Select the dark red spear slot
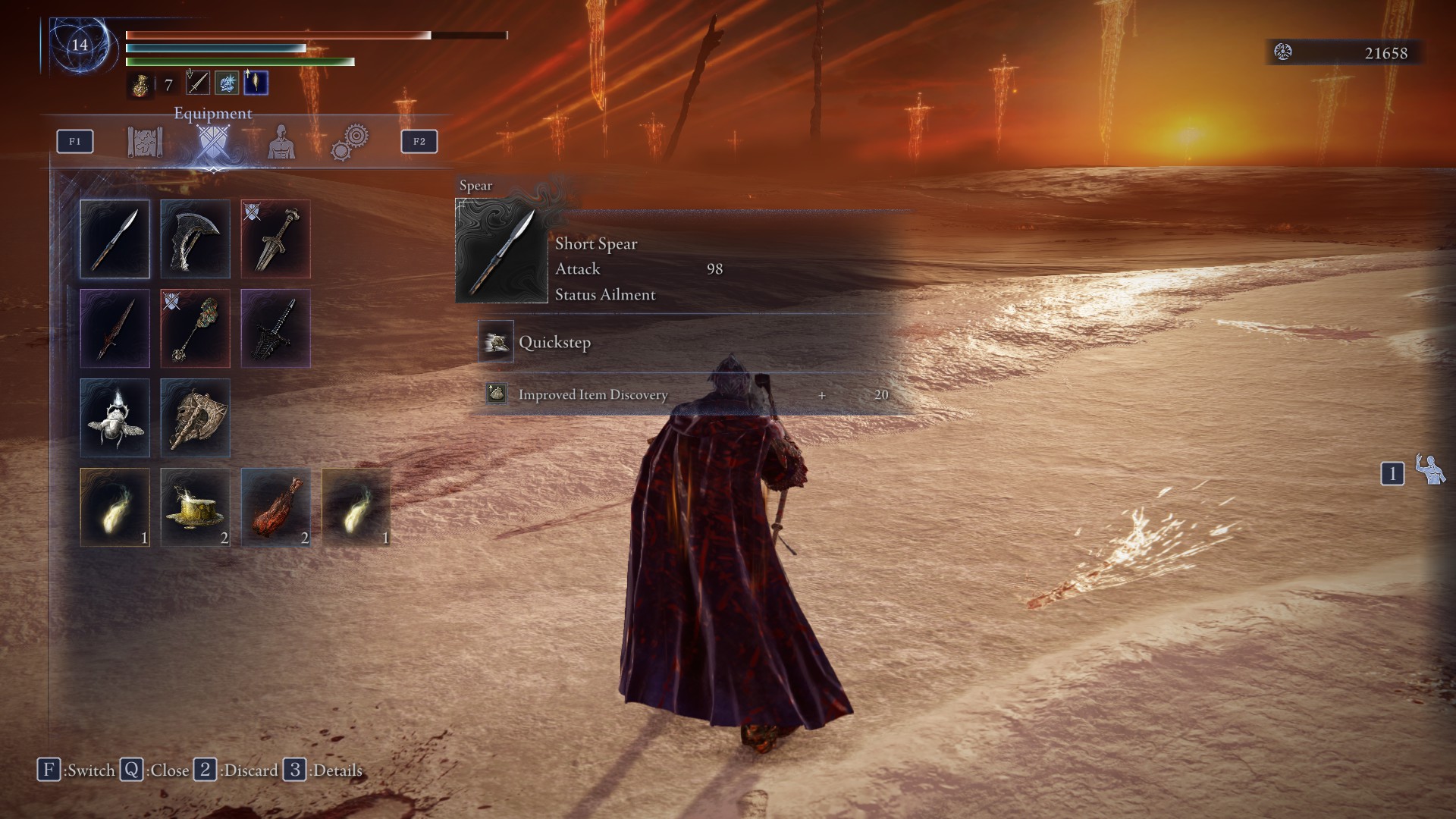Screen dimensions: 1456x819 click(x=115, y=328)
